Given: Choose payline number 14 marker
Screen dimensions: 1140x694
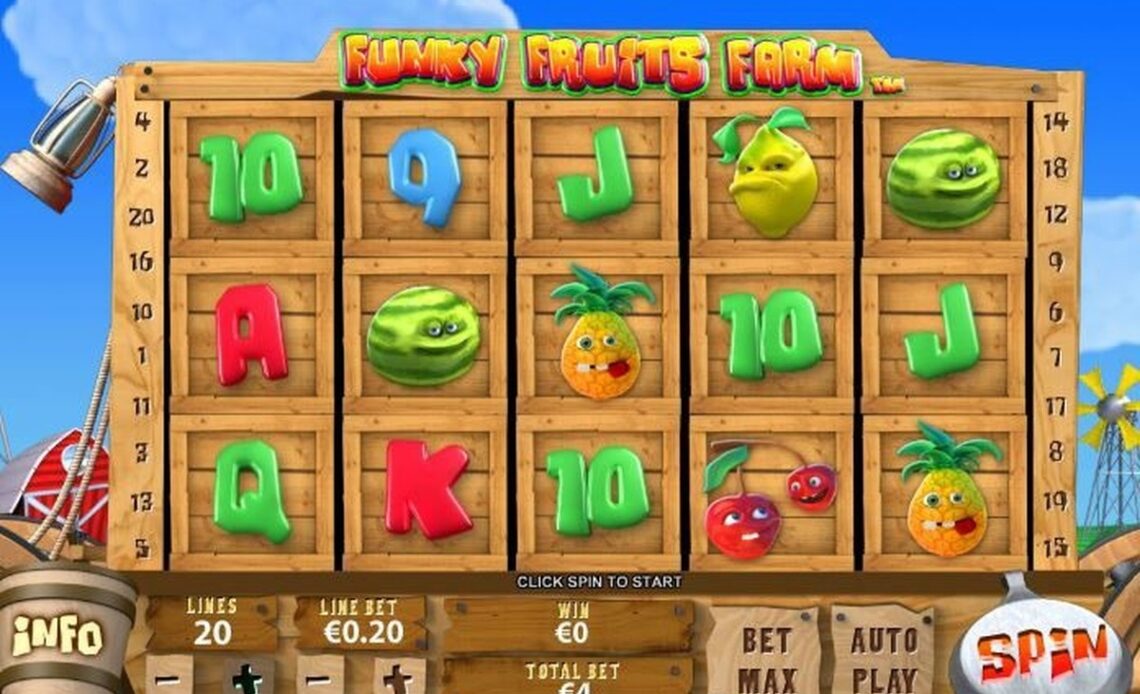Looking at the screenshot, I should click(1056, 122).
